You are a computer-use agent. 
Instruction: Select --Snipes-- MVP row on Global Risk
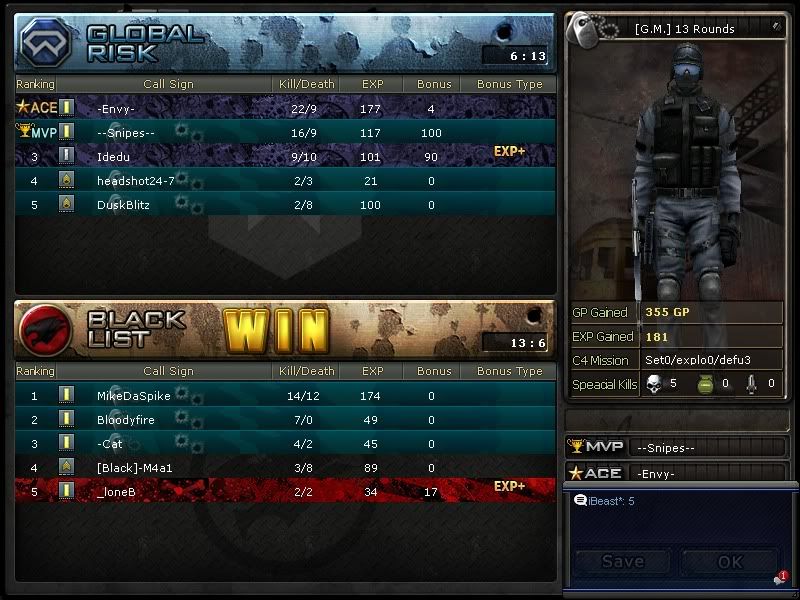click(x=285, y=132)
